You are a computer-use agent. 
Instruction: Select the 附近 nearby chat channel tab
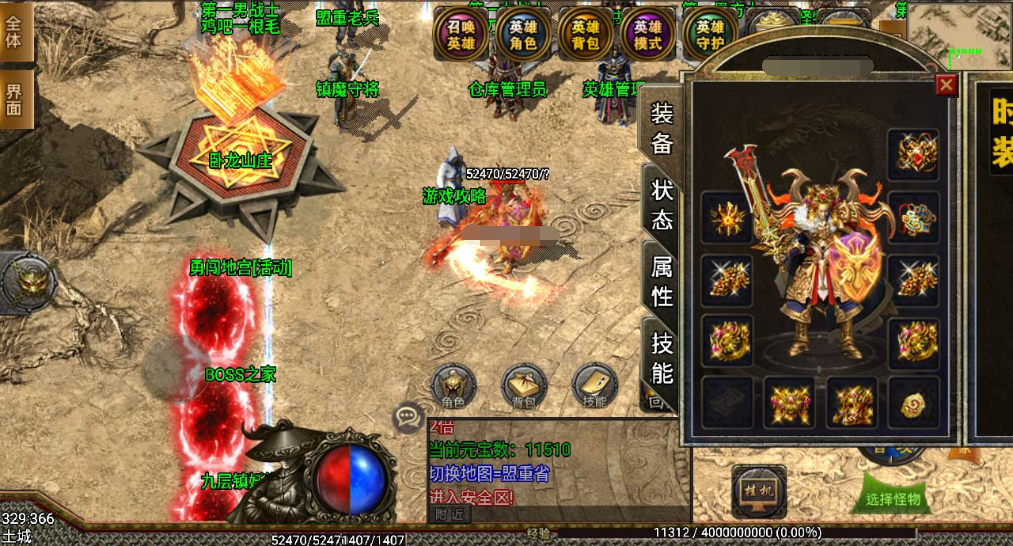pos(450,514)
